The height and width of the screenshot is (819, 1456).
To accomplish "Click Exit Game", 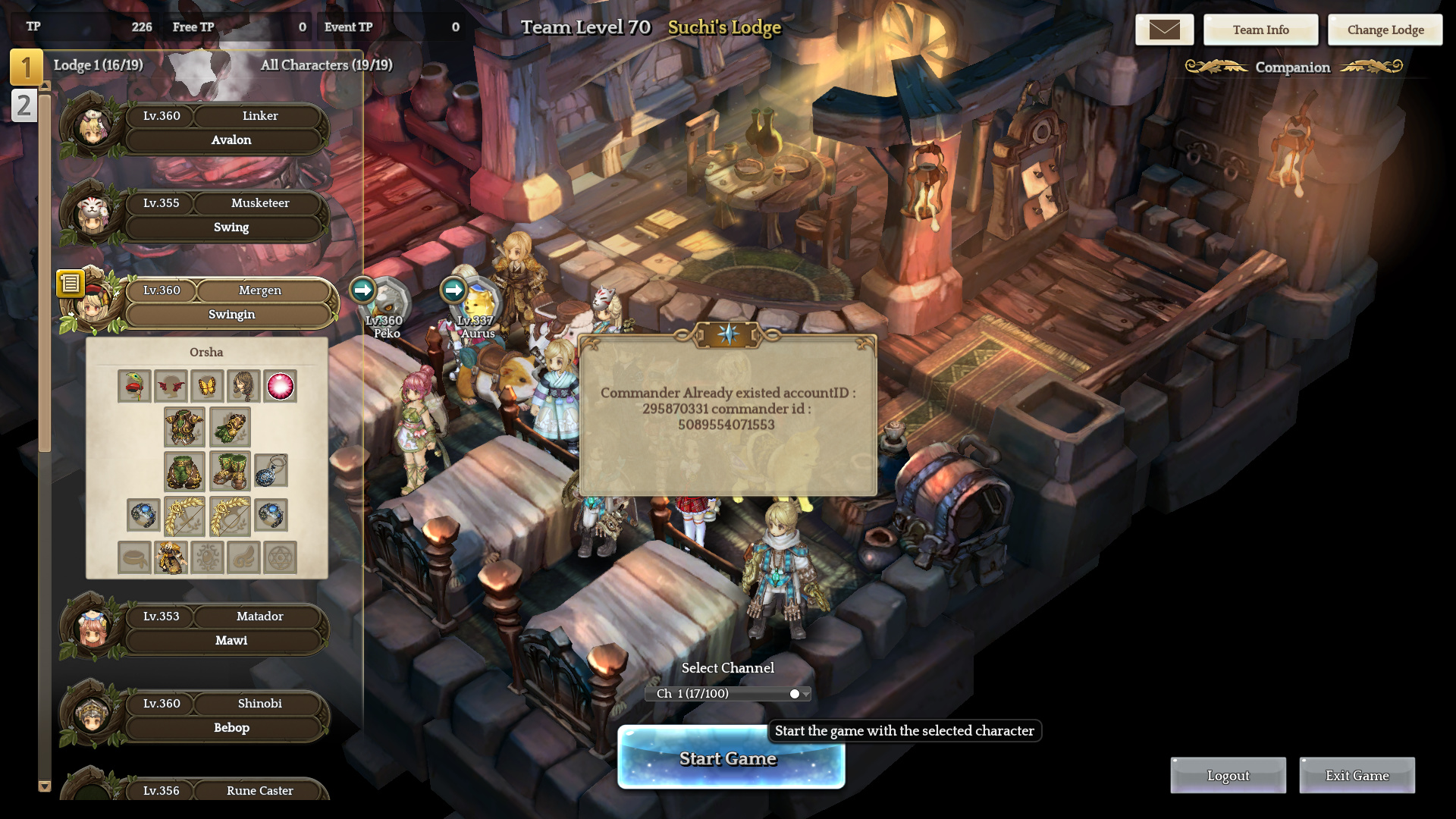I will point(1357,775).
